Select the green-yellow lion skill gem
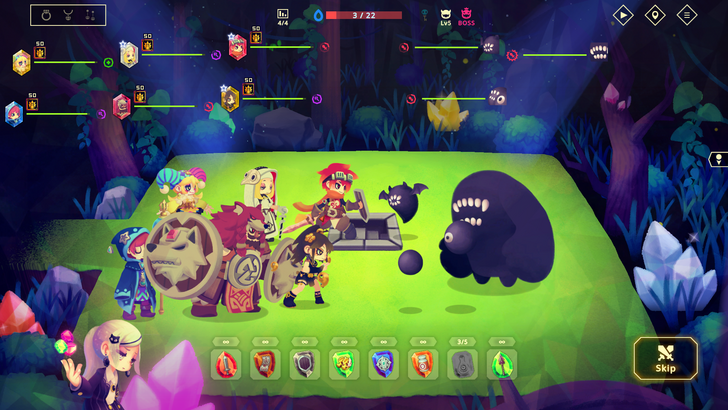Screen dimensions: 728x410 click(x=343, y=363)
